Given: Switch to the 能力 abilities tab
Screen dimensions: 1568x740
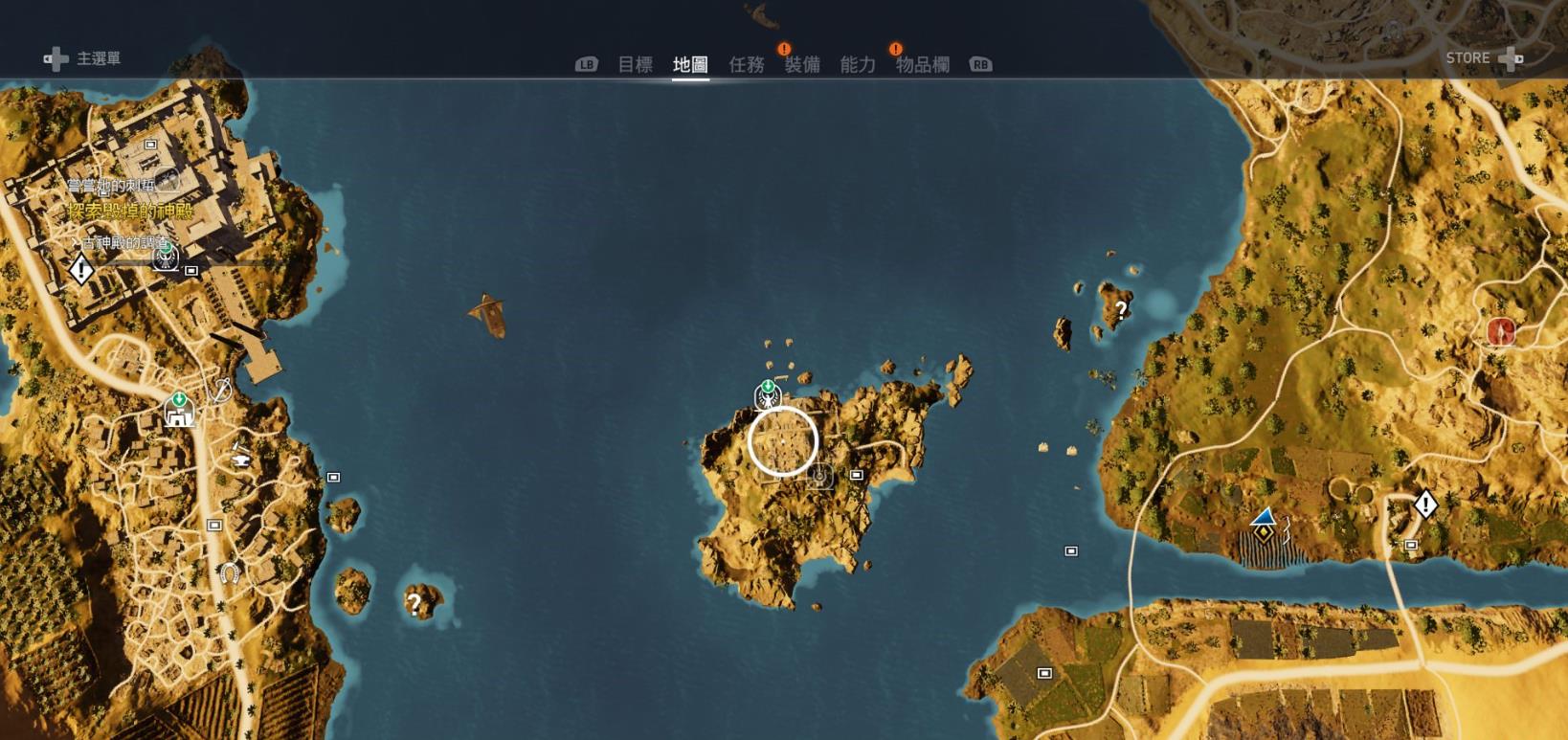Looking at the screenshot, I should click(x=858, y=64).
